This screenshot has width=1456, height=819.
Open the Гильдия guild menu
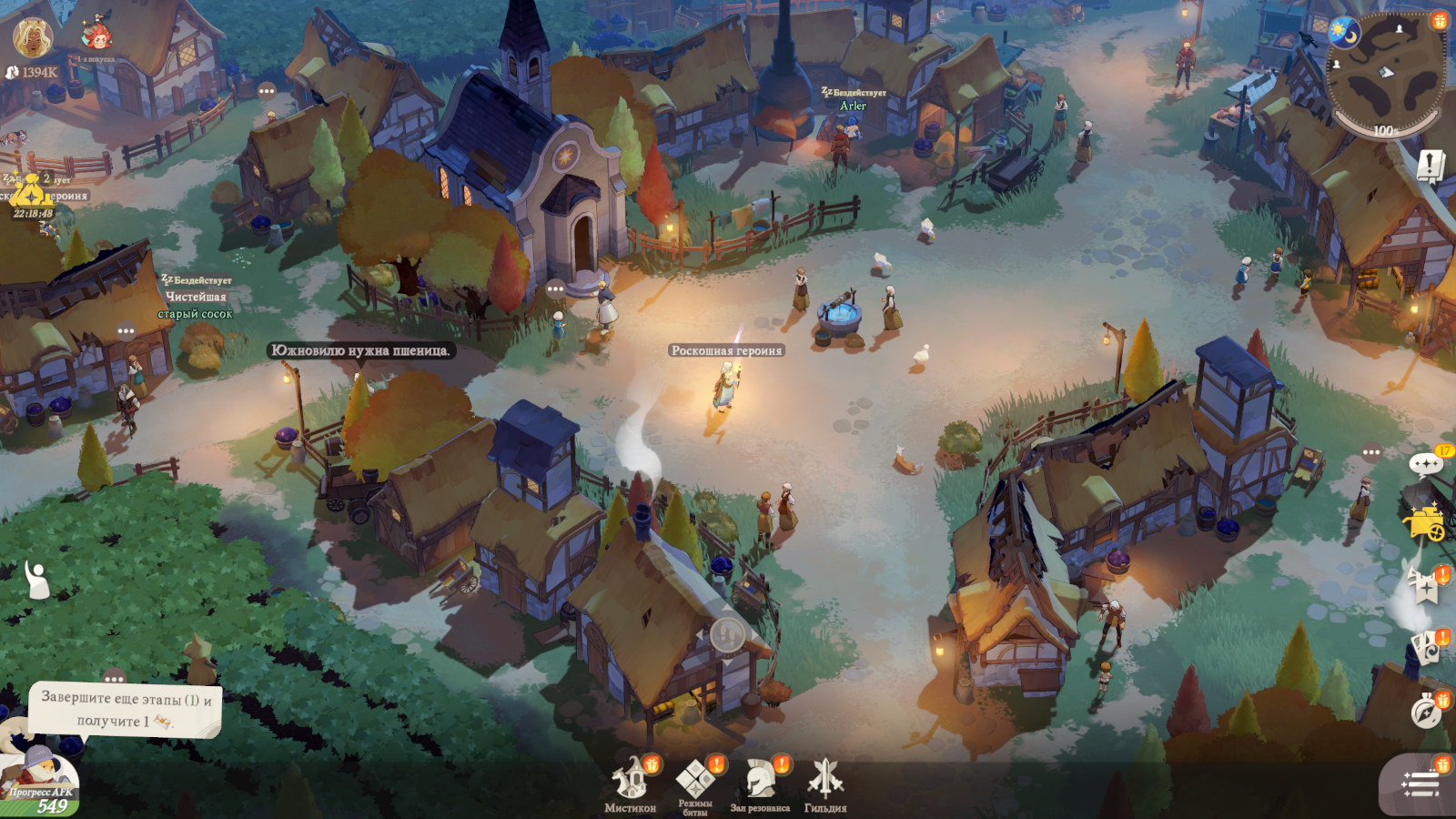point(825,784)
